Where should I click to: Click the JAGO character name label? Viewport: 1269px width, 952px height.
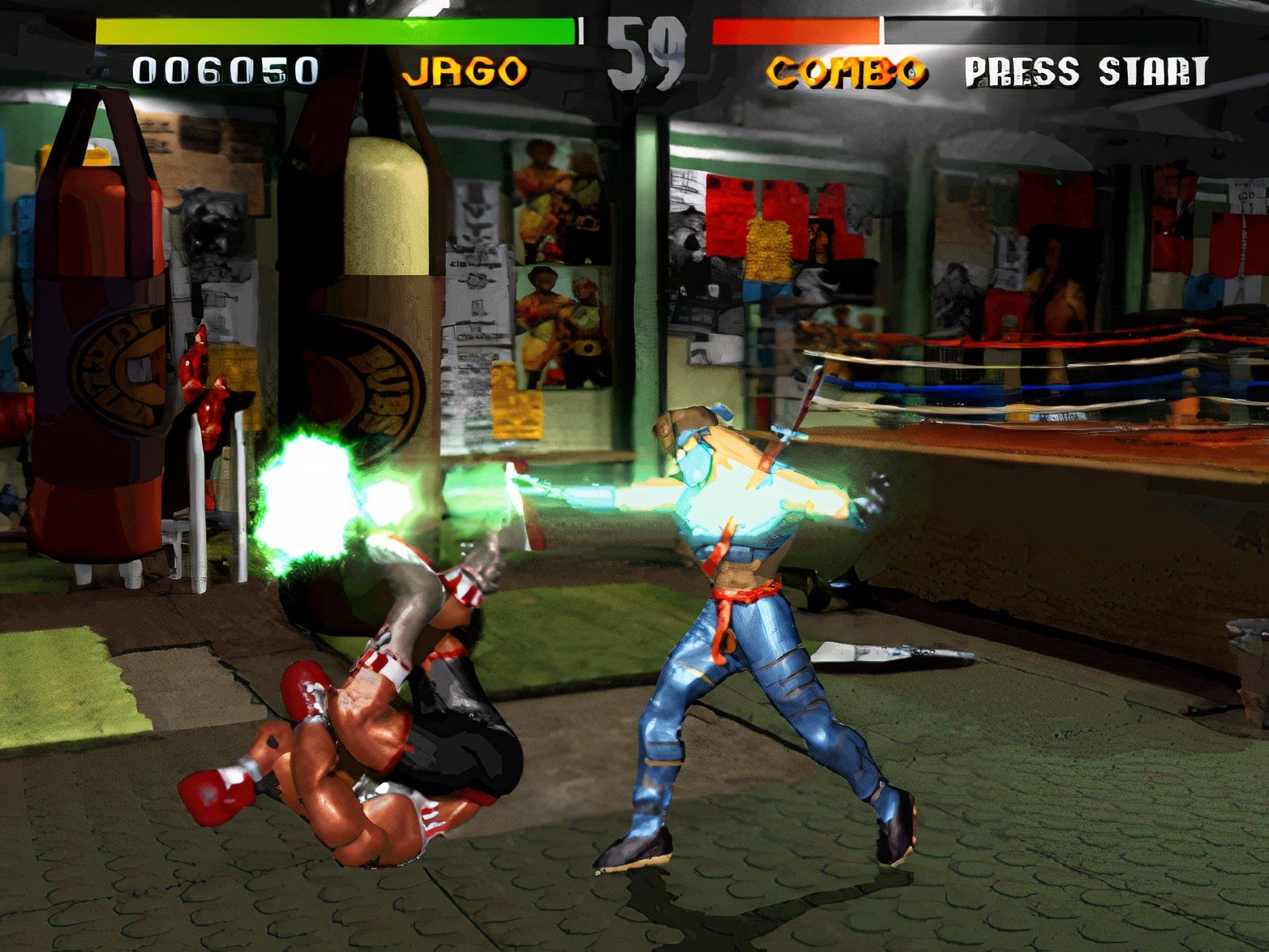point(468,71)
